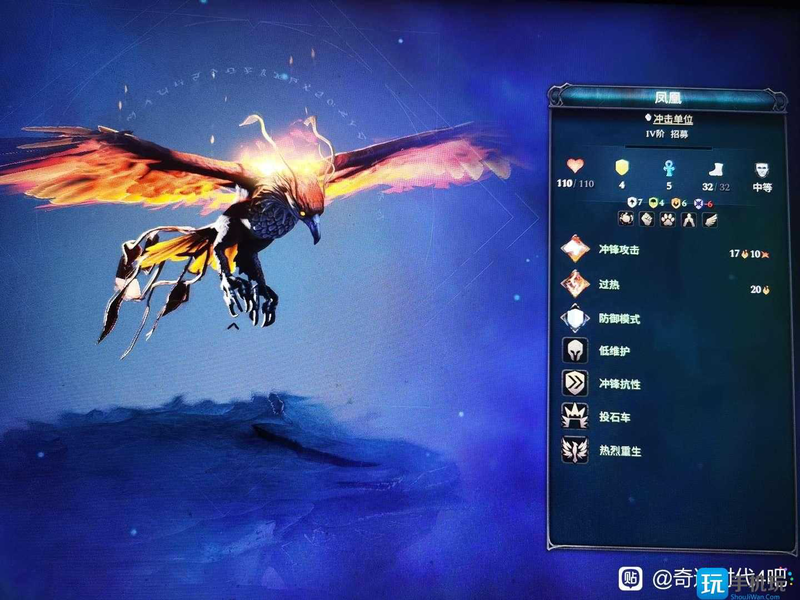
Task: Click the boot movement icon
Action: click(714, 167)
